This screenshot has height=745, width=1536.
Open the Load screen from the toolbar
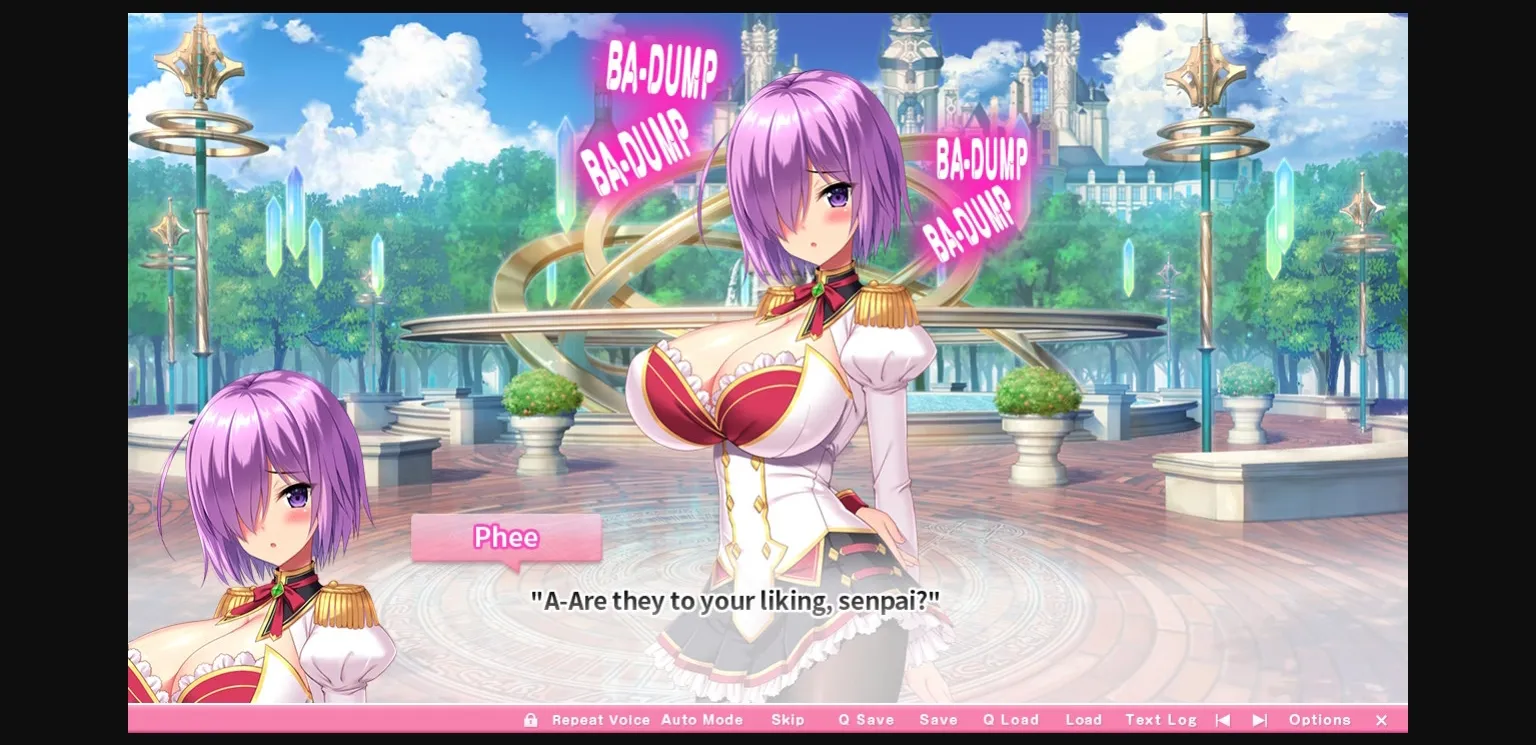pyautogui.click(x=1084, y=720)
